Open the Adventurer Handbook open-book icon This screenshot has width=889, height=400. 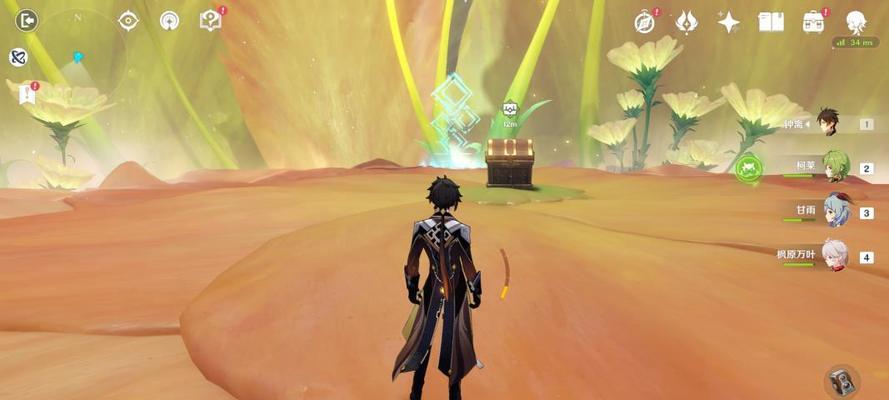point(770,22)
